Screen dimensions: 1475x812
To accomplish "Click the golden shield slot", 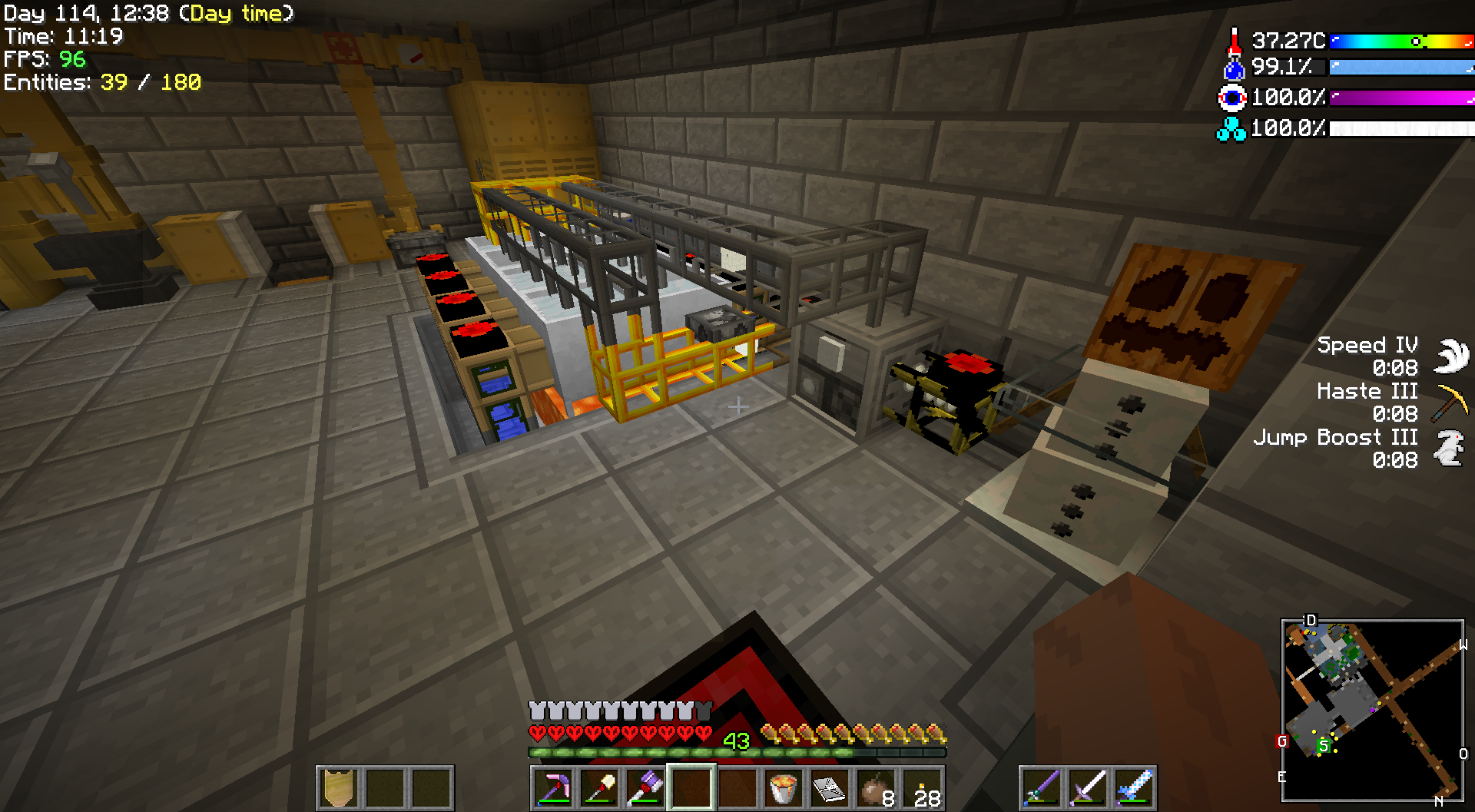I will 339,787.
